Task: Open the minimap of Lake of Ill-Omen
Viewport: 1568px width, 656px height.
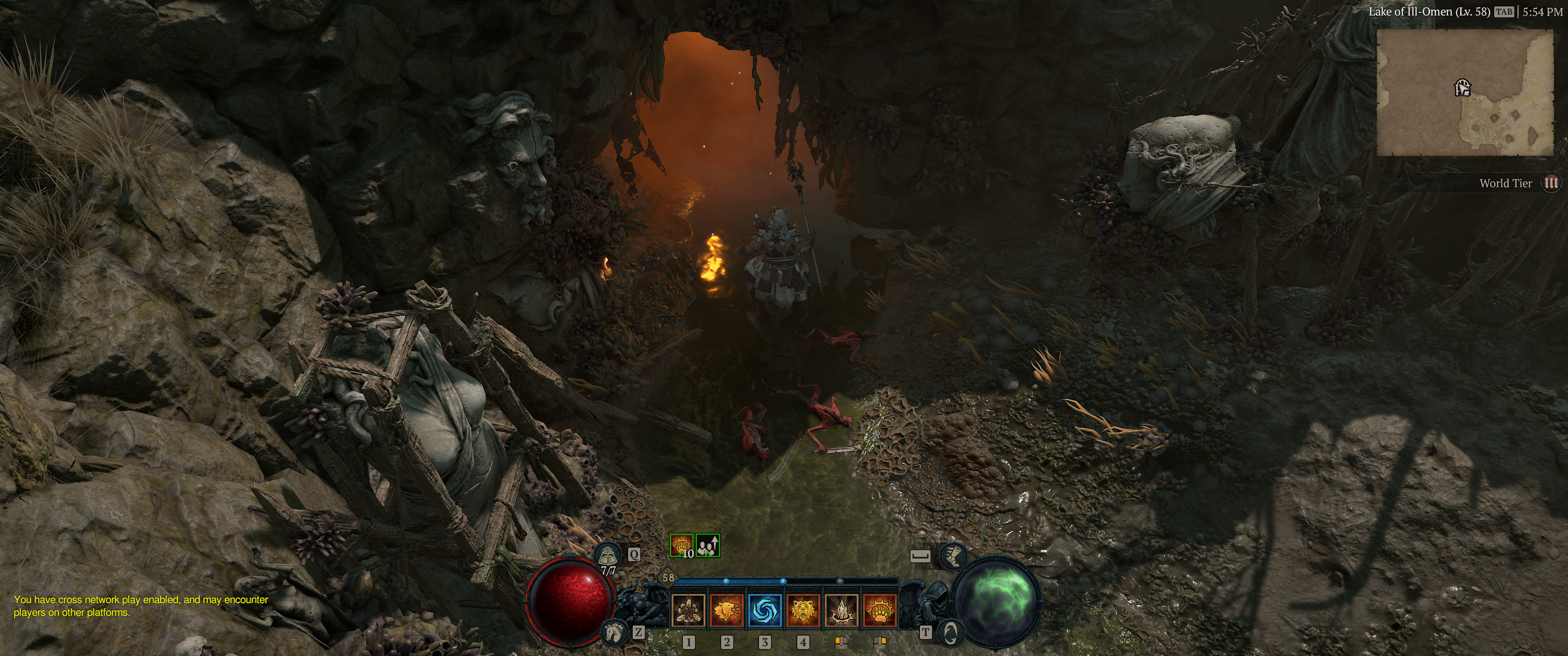Action: (x=1465, y=92)
